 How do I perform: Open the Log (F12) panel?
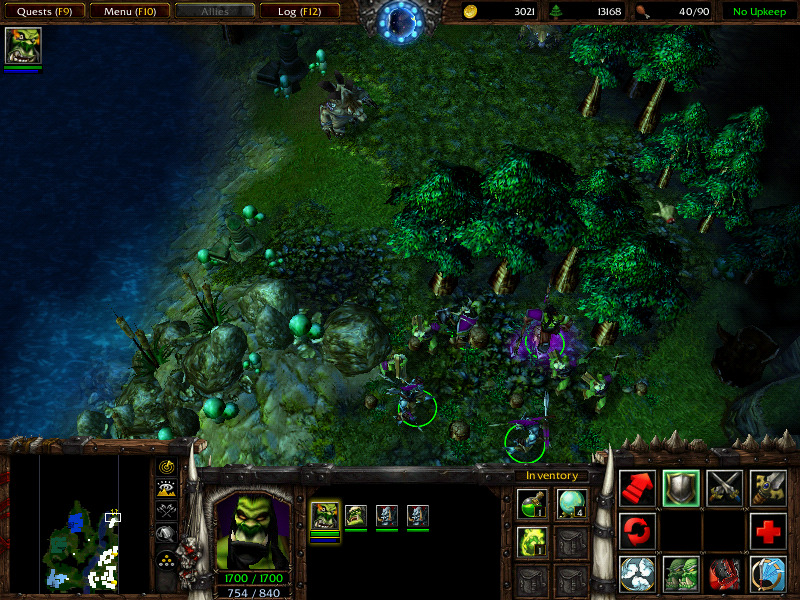pyautogui.click(x=299, y=12)
